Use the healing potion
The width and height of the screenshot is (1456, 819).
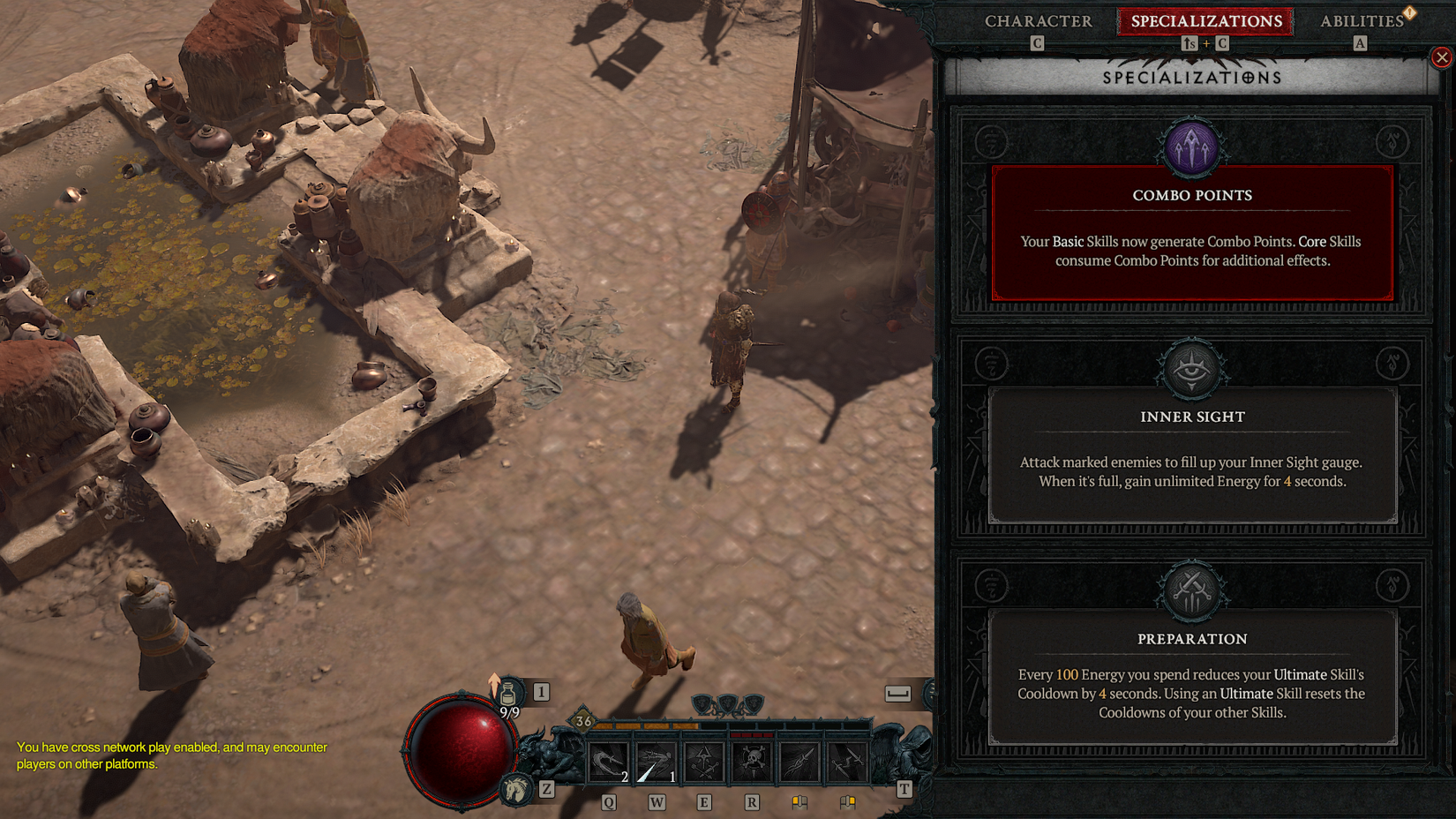(508, 694)
